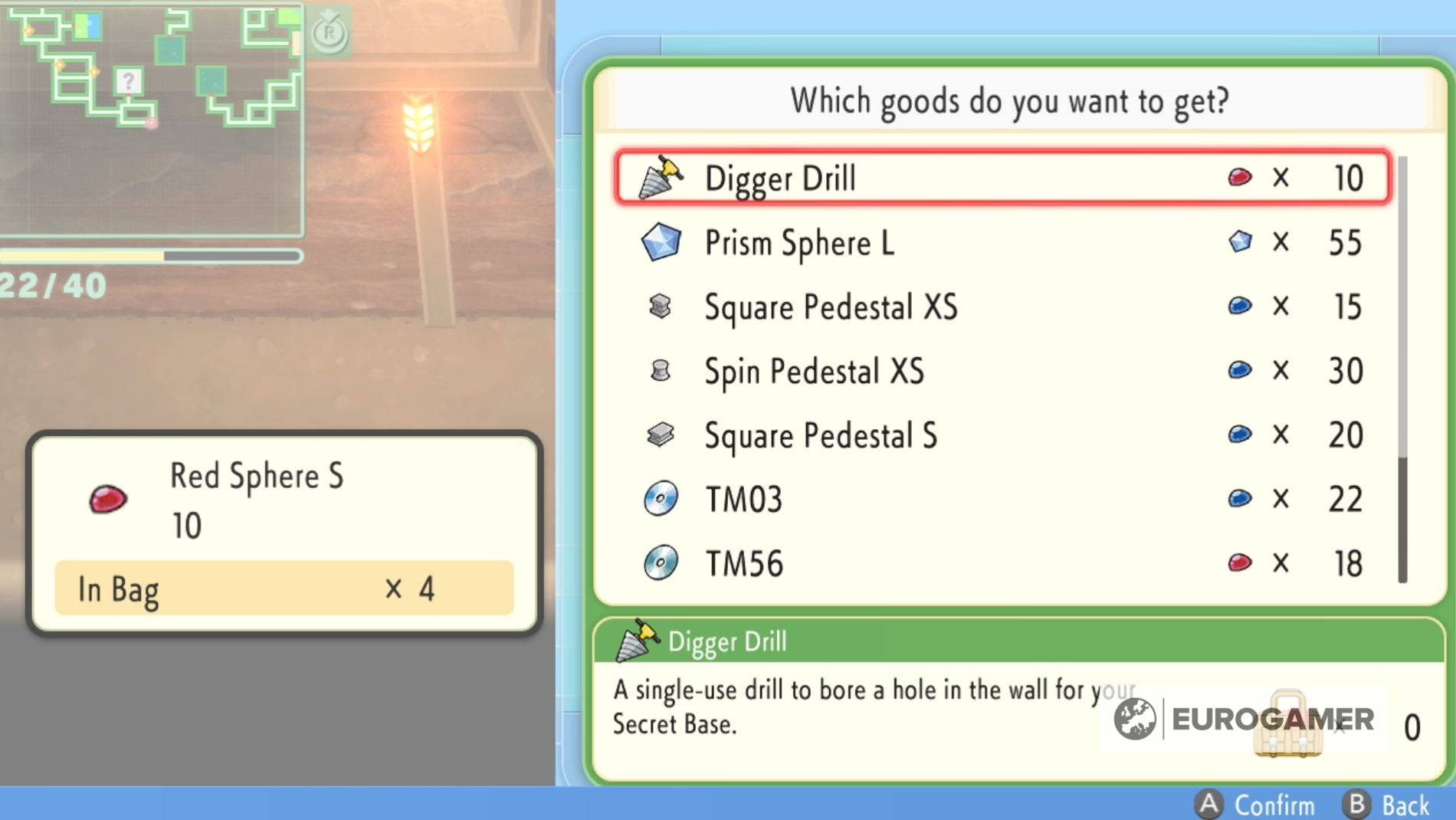Click the Red Sphere S icon in the info box
Image resolution: width=1456 pixels, height=820 pixels.
click(x=107, y=498)
